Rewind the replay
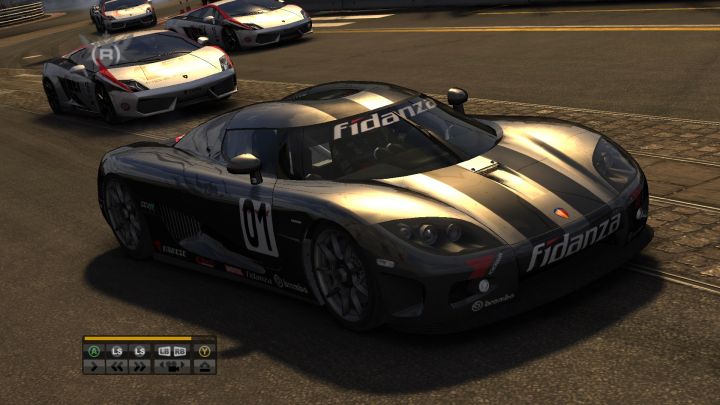 click(x=117, y=366)
